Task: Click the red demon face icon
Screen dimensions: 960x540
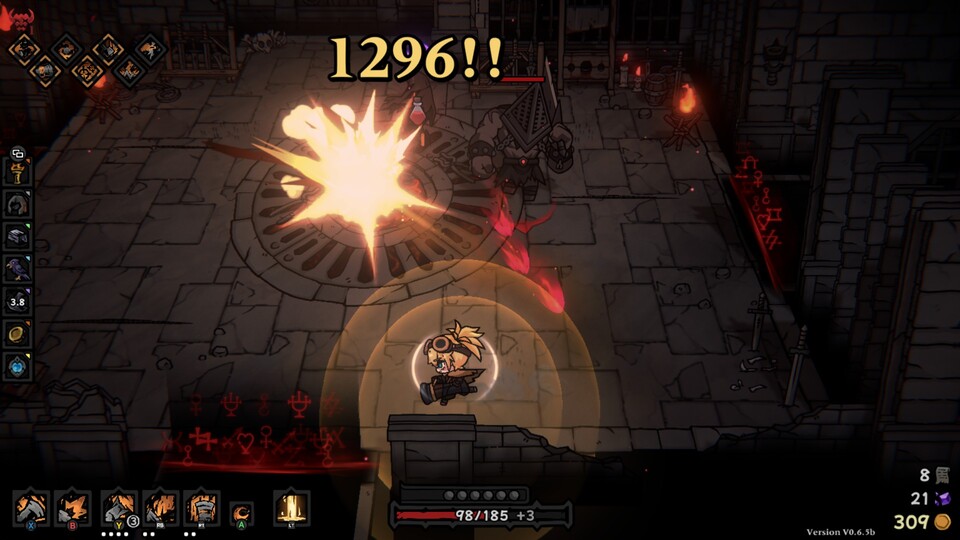Action: (x=17, y=17)
